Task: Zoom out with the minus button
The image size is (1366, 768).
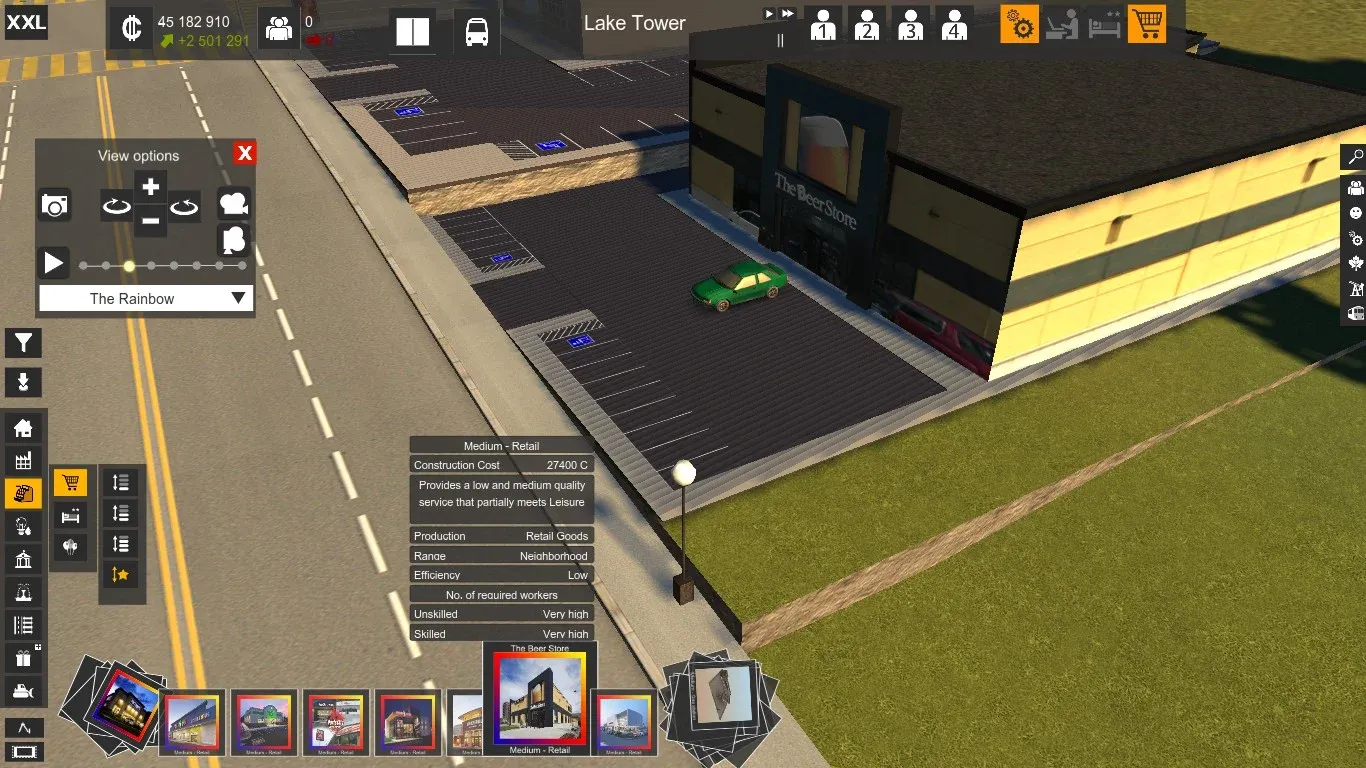Action: [x=150, y=220]
